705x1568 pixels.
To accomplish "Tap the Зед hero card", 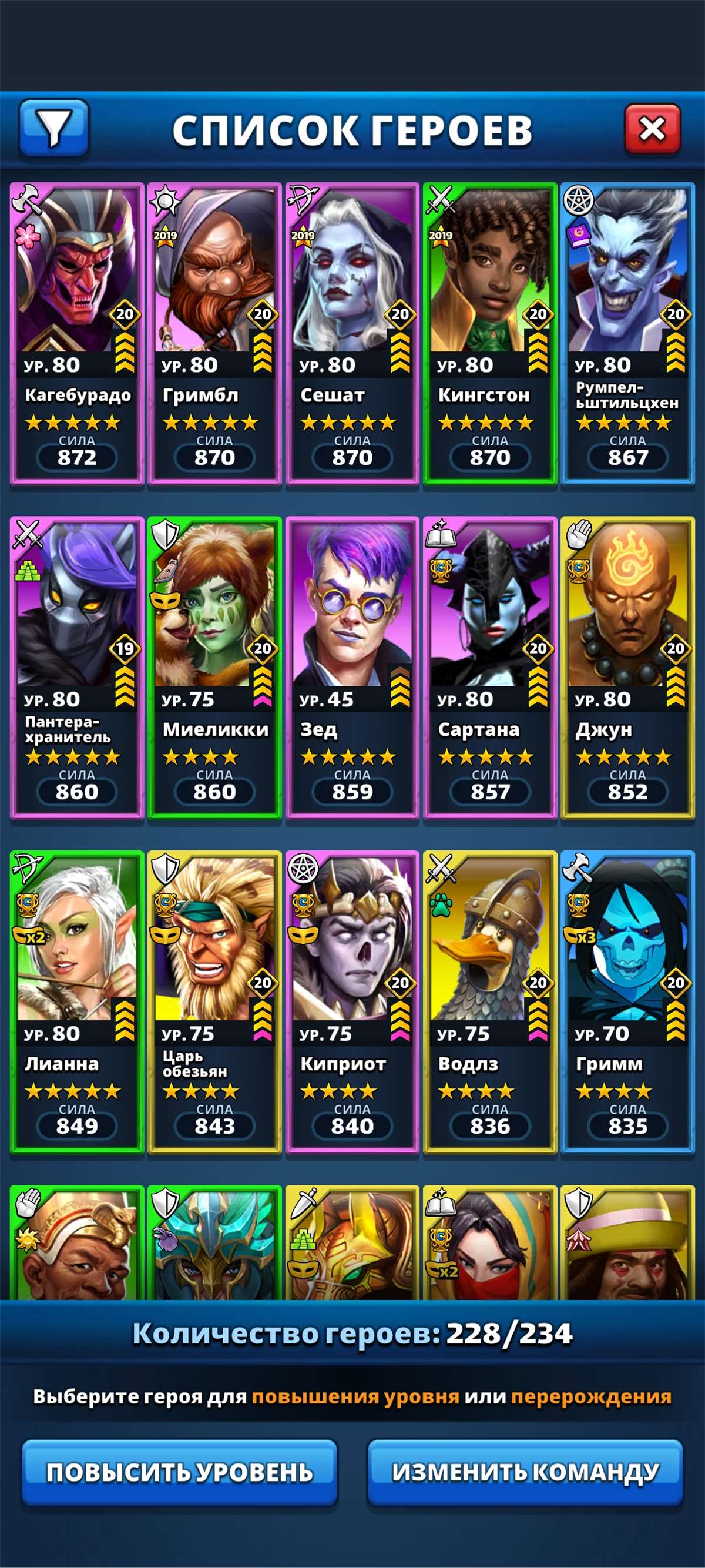I will coord(352,667).
